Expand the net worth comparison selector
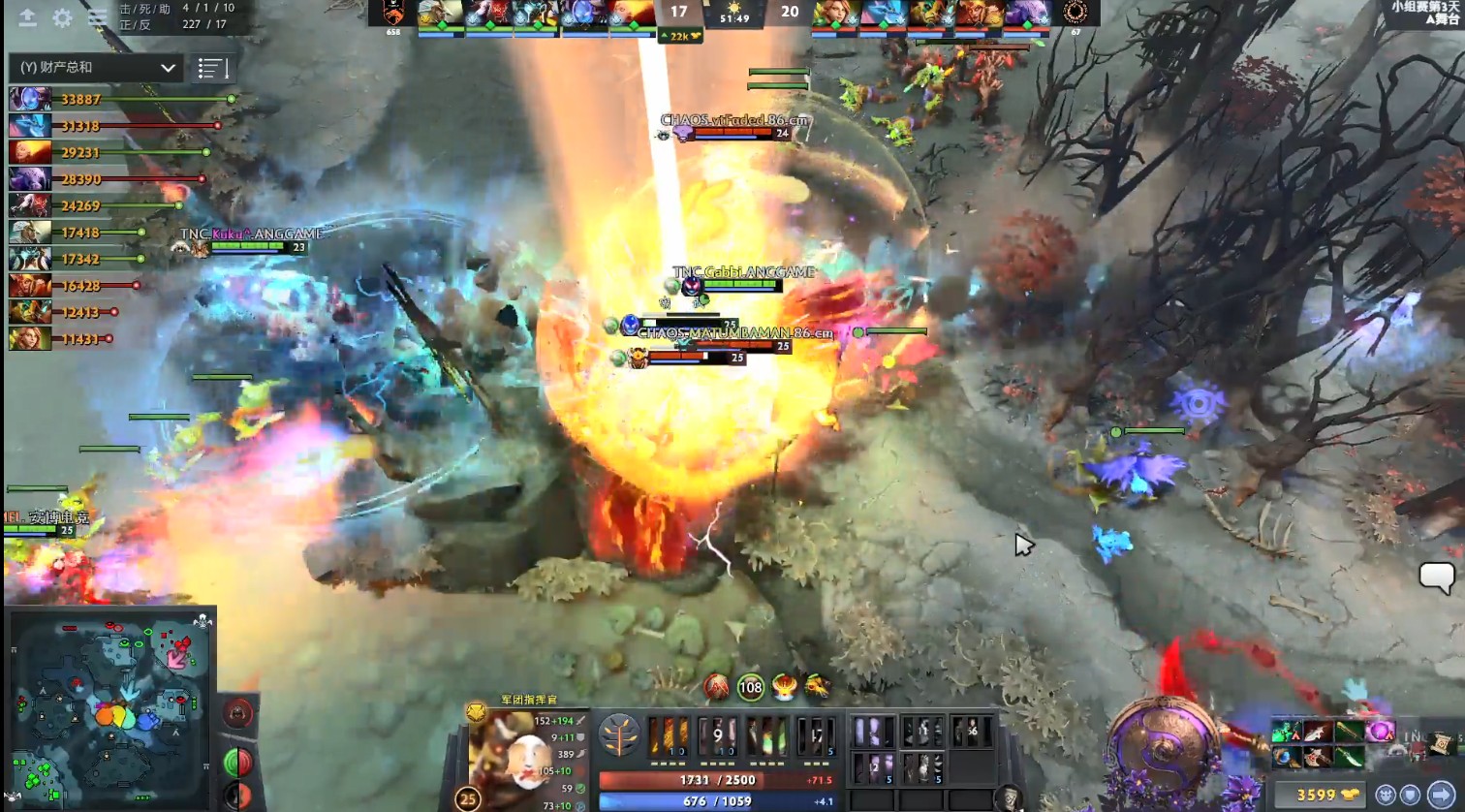1465x812 pixels. 170,68
